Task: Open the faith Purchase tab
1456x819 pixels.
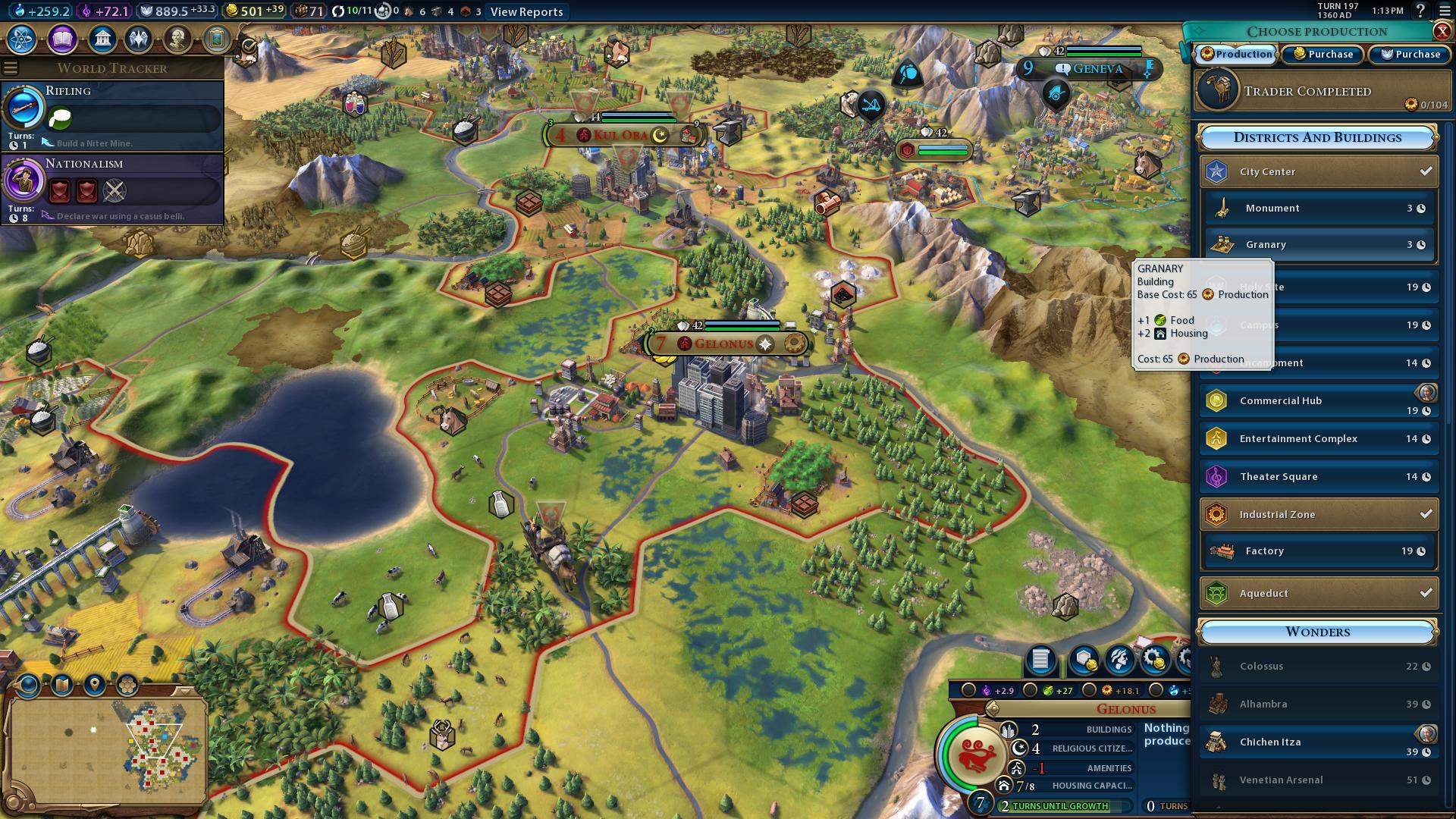Action: [1410, 54]
